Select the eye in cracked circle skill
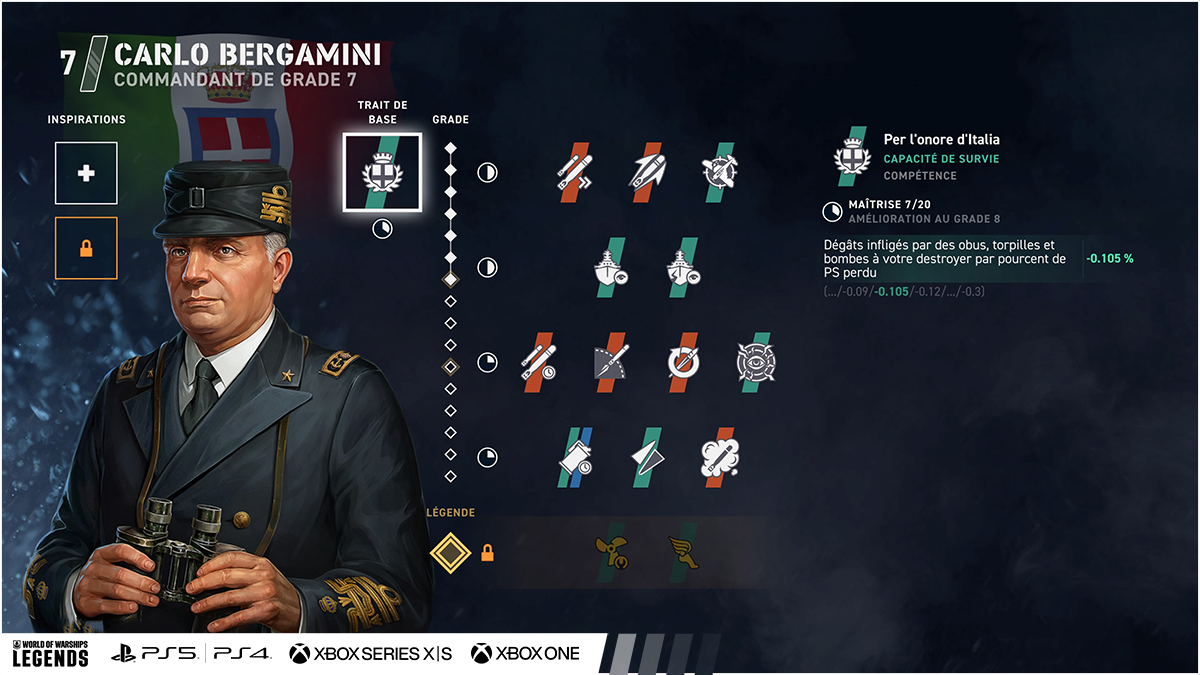This screenshot has width=1200, height=675. [756, 362]
